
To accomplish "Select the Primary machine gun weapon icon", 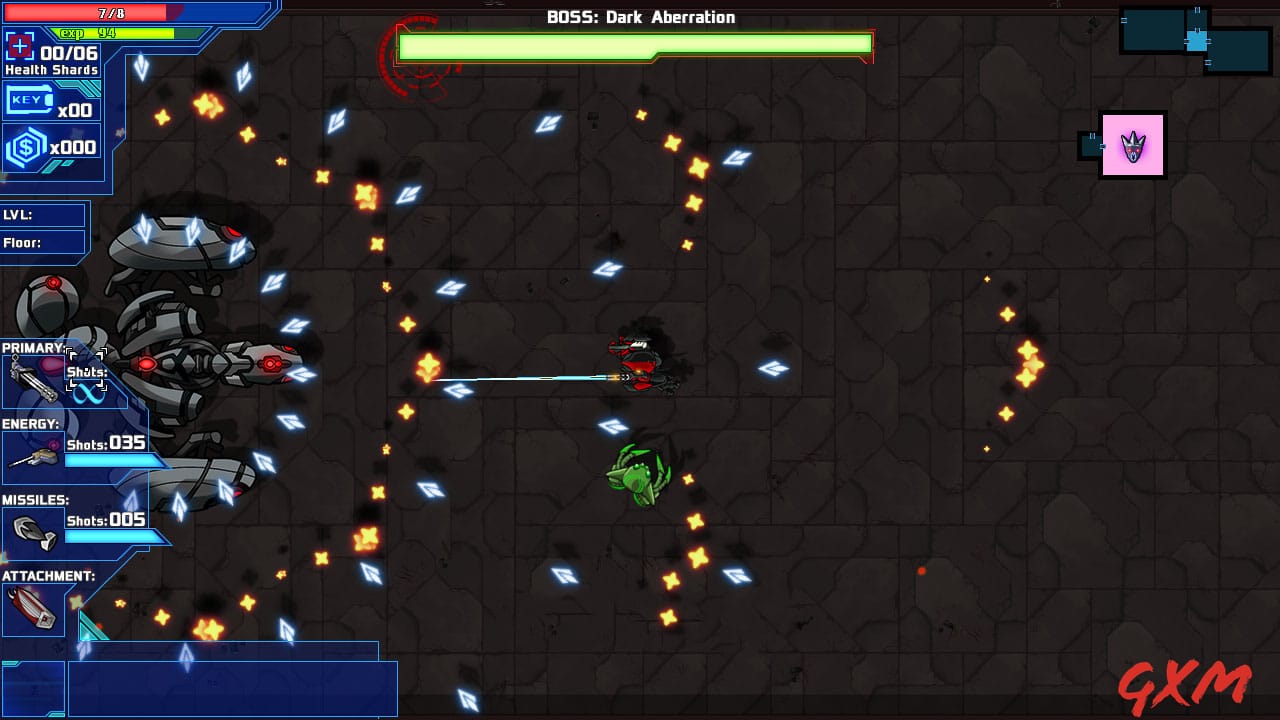I will coord(35,378).
